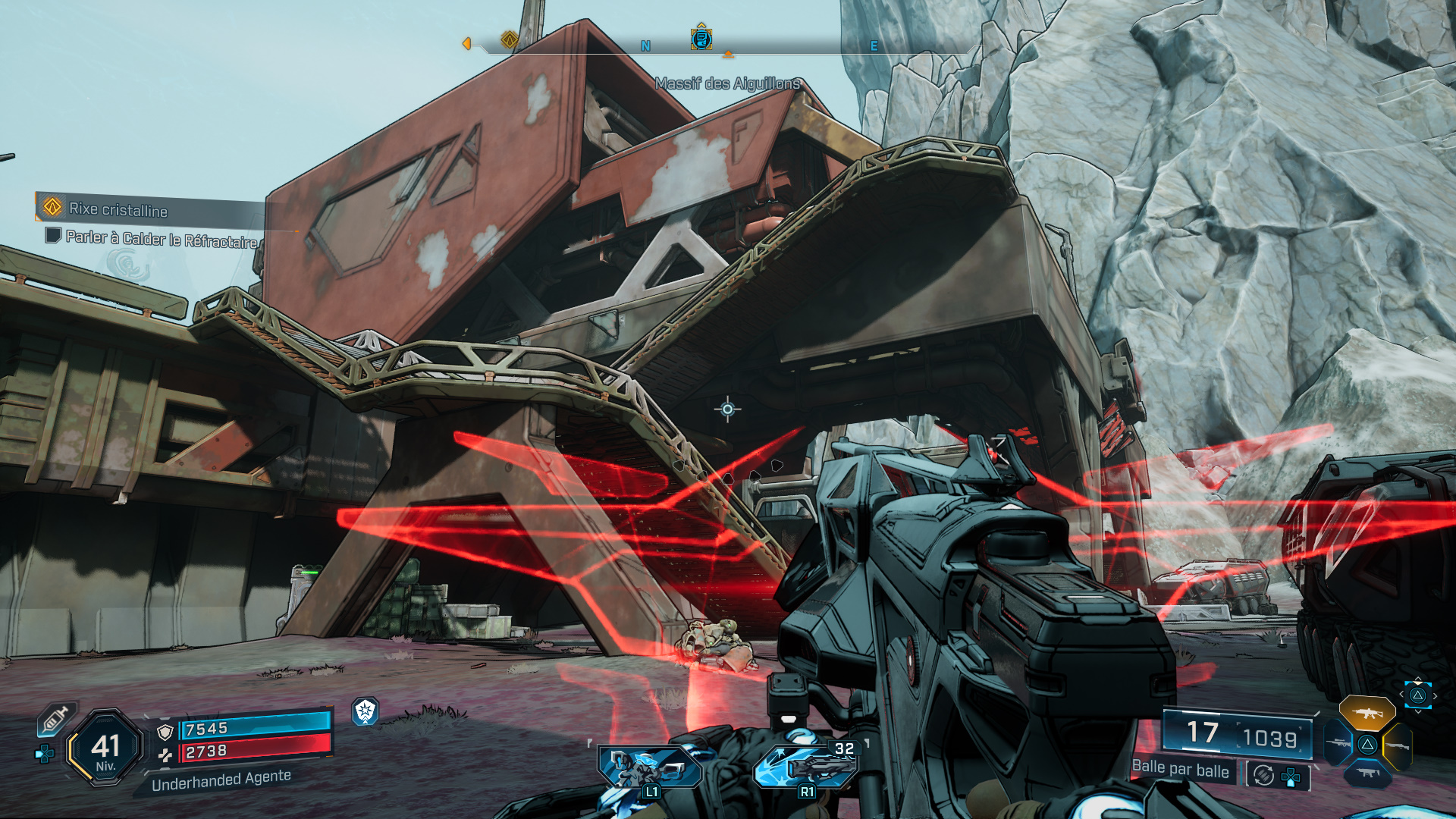Open the chevron under the top-right diamond icon

click(1418, 712)
